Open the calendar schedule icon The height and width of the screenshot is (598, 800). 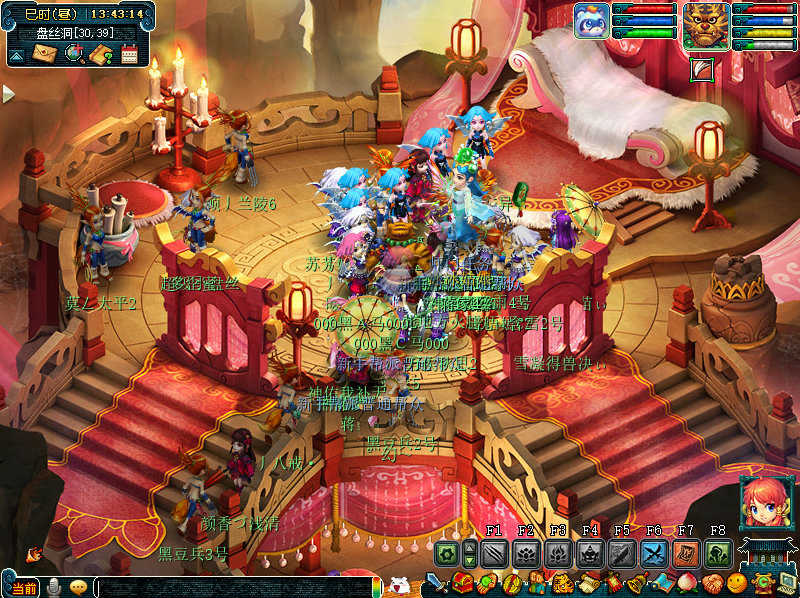tap(128, 54)
